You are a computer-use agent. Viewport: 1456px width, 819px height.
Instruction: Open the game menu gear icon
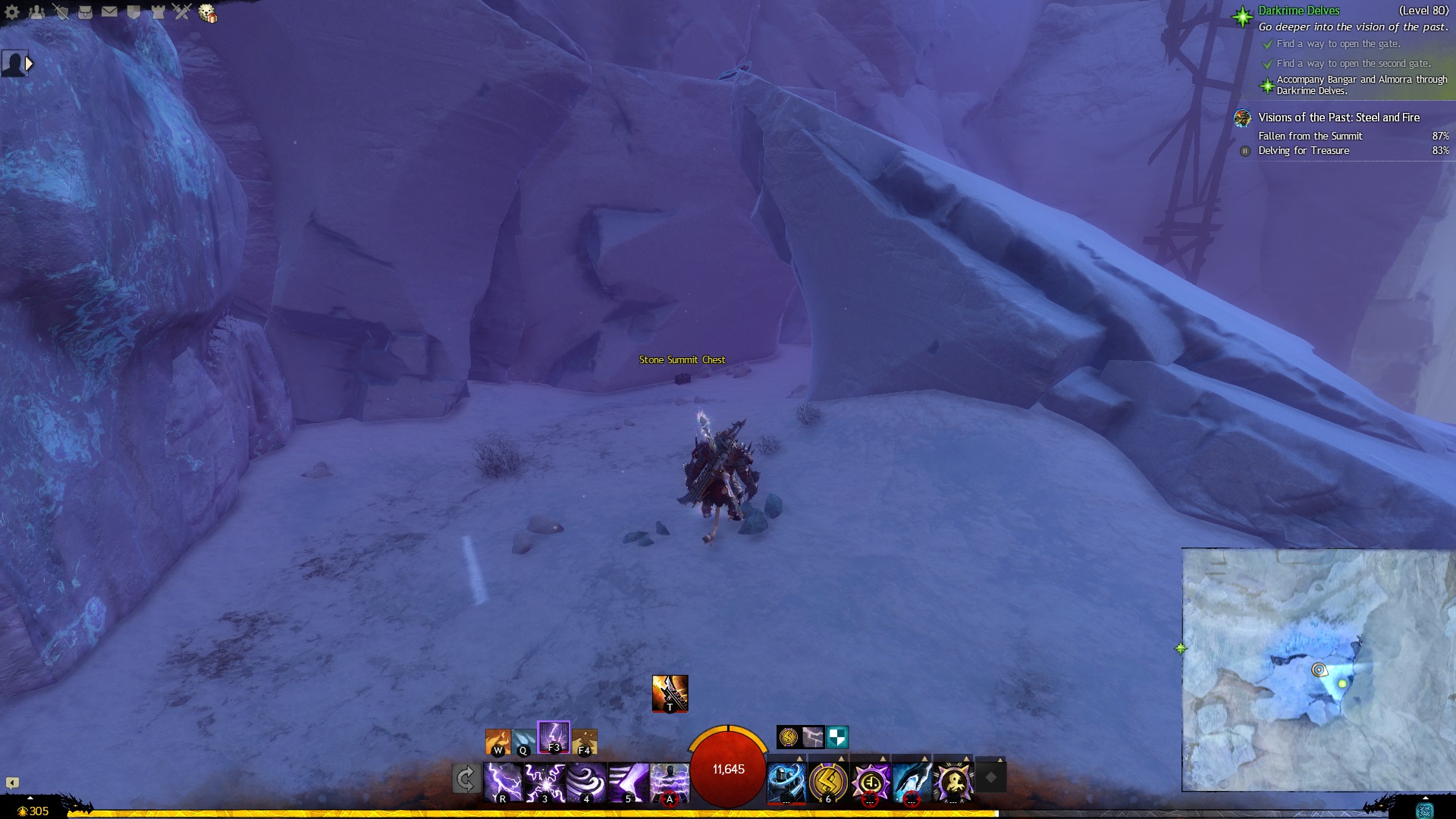pyautogui.click(x=12, y=11)
